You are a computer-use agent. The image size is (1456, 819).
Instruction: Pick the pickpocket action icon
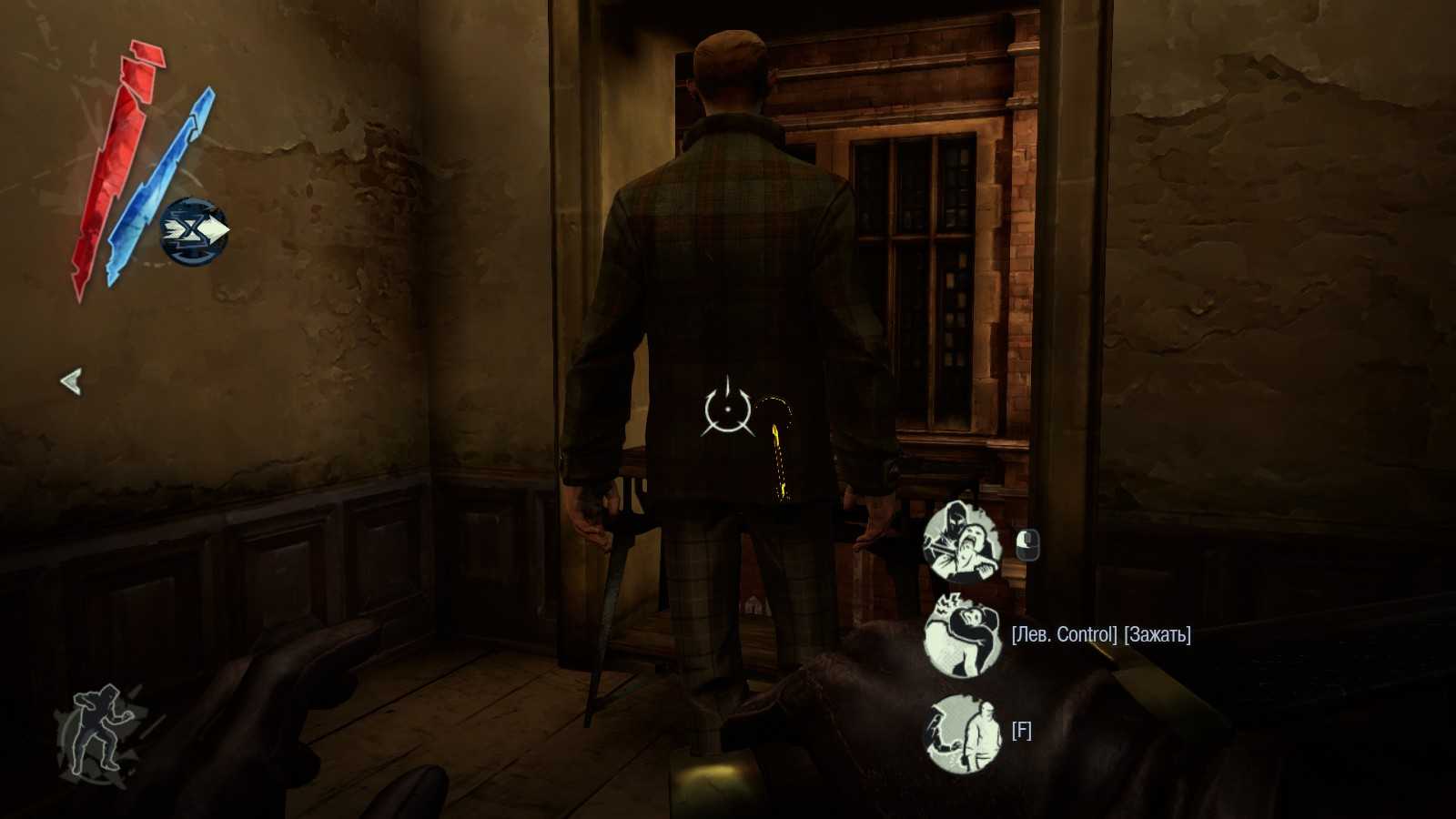962,733
